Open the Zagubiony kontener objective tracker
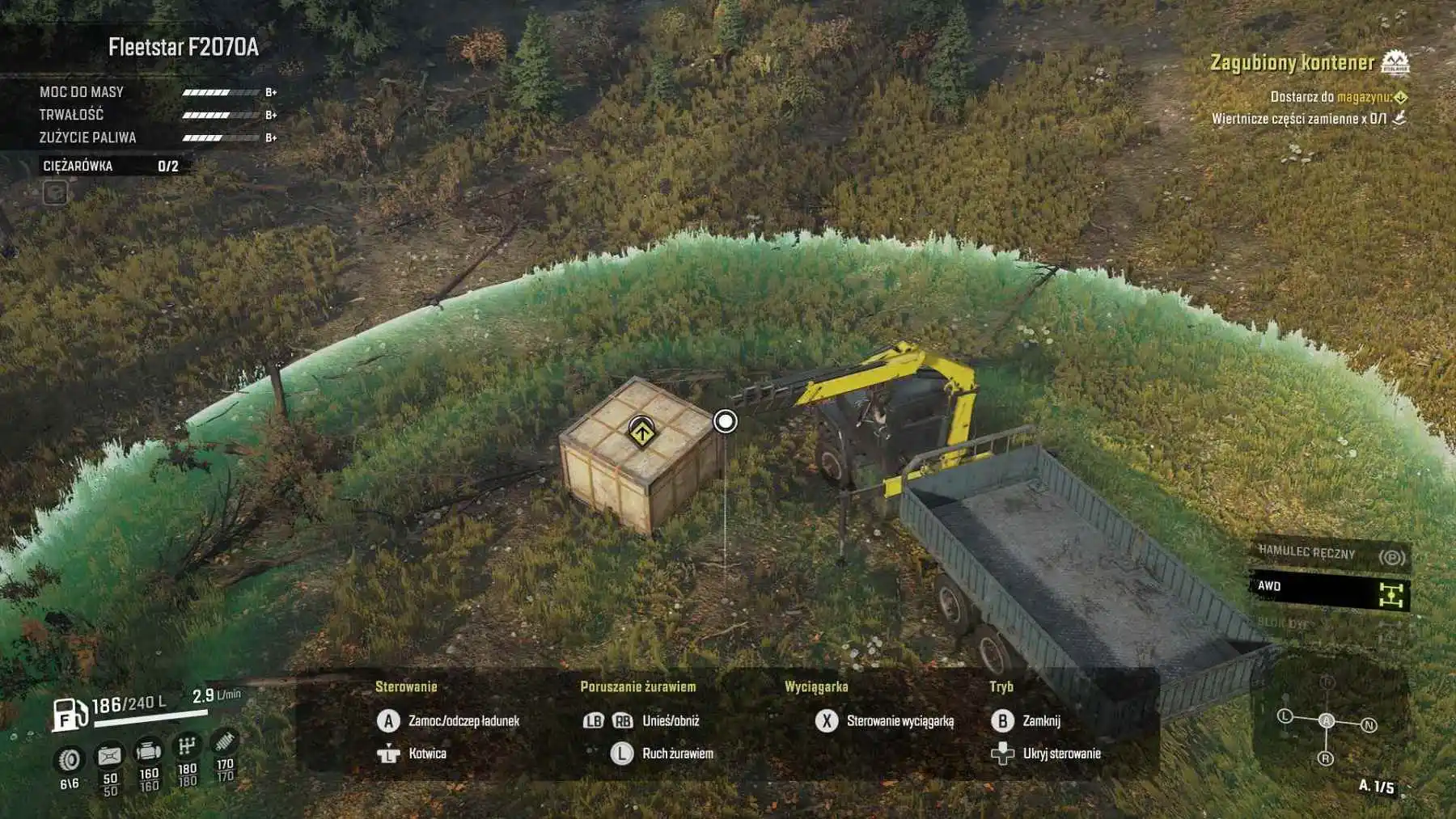This screenshot has width=1456, height=819. (1292, 62)
